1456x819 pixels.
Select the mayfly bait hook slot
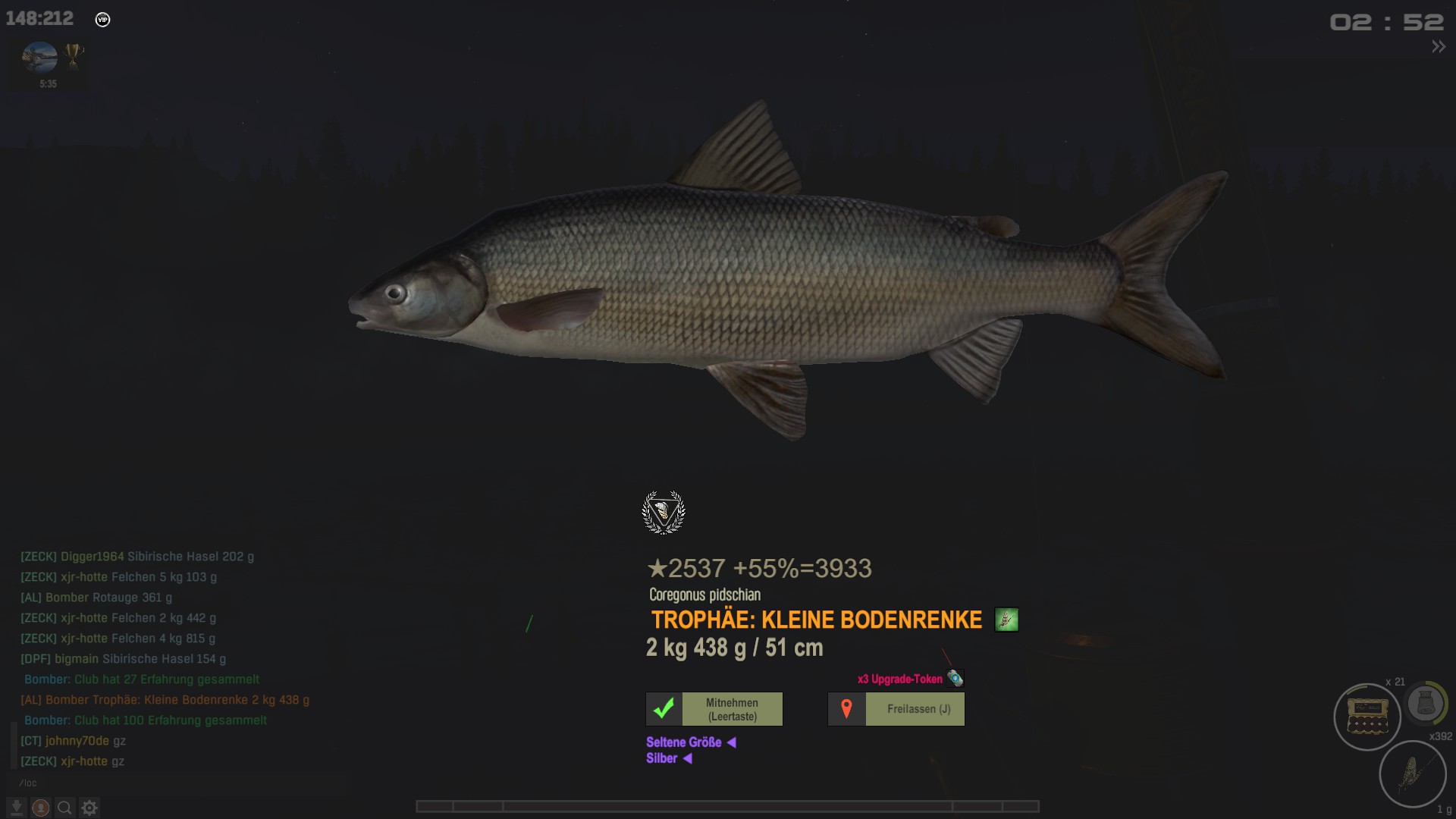pyautogui.click(x=1412, y=773)
